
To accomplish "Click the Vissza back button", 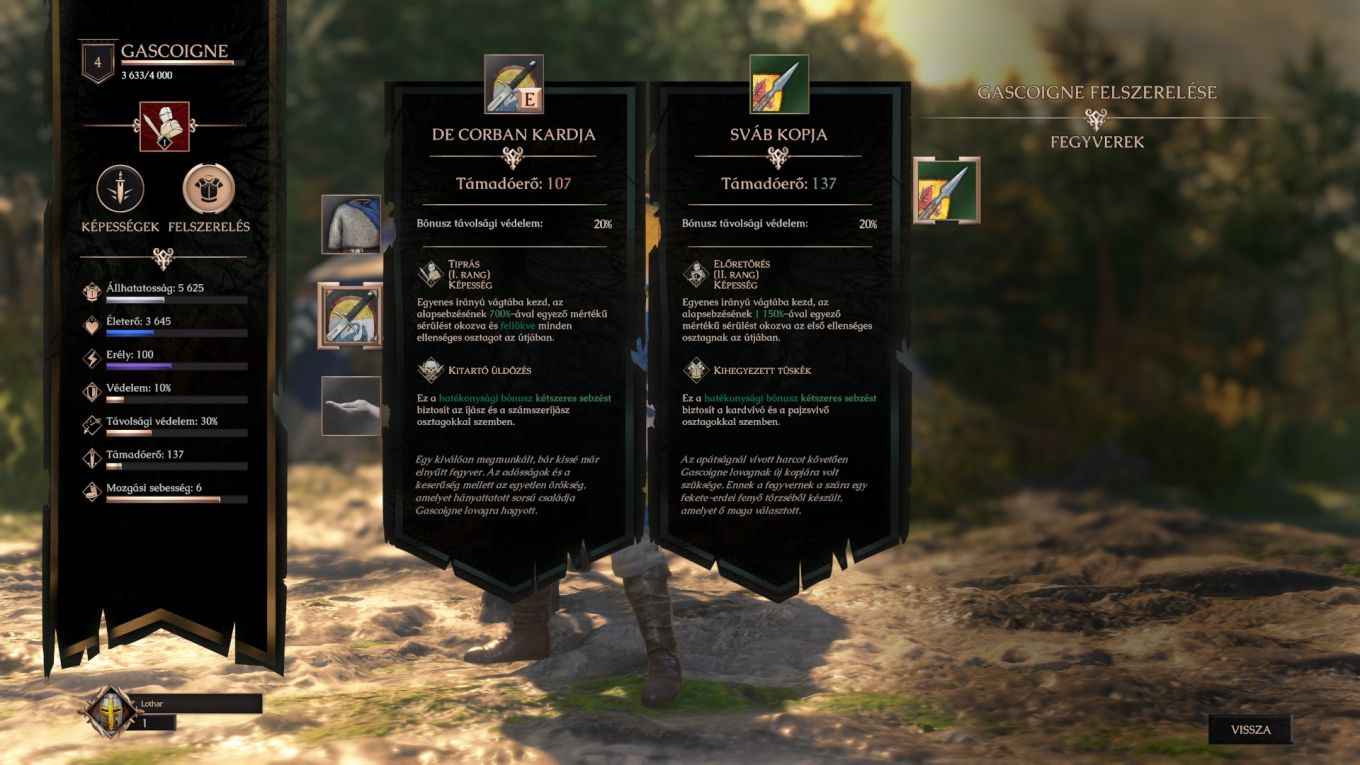I will click(1250, 729).
